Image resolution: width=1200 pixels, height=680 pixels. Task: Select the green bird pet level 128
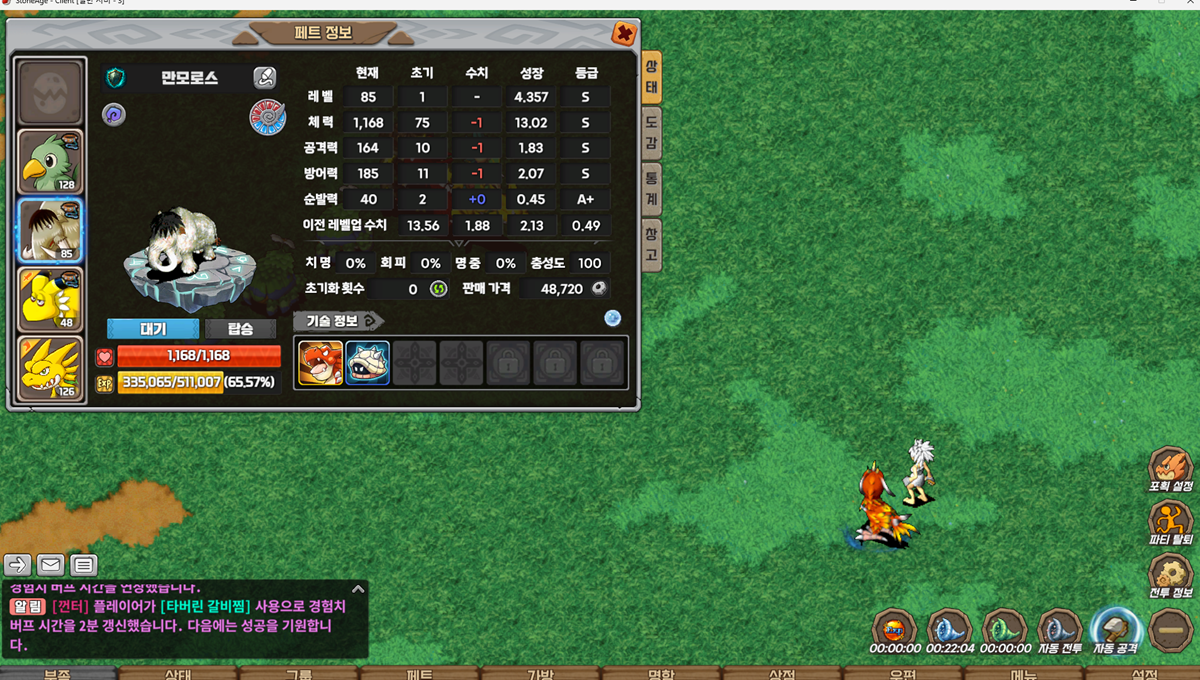point(51,161)
